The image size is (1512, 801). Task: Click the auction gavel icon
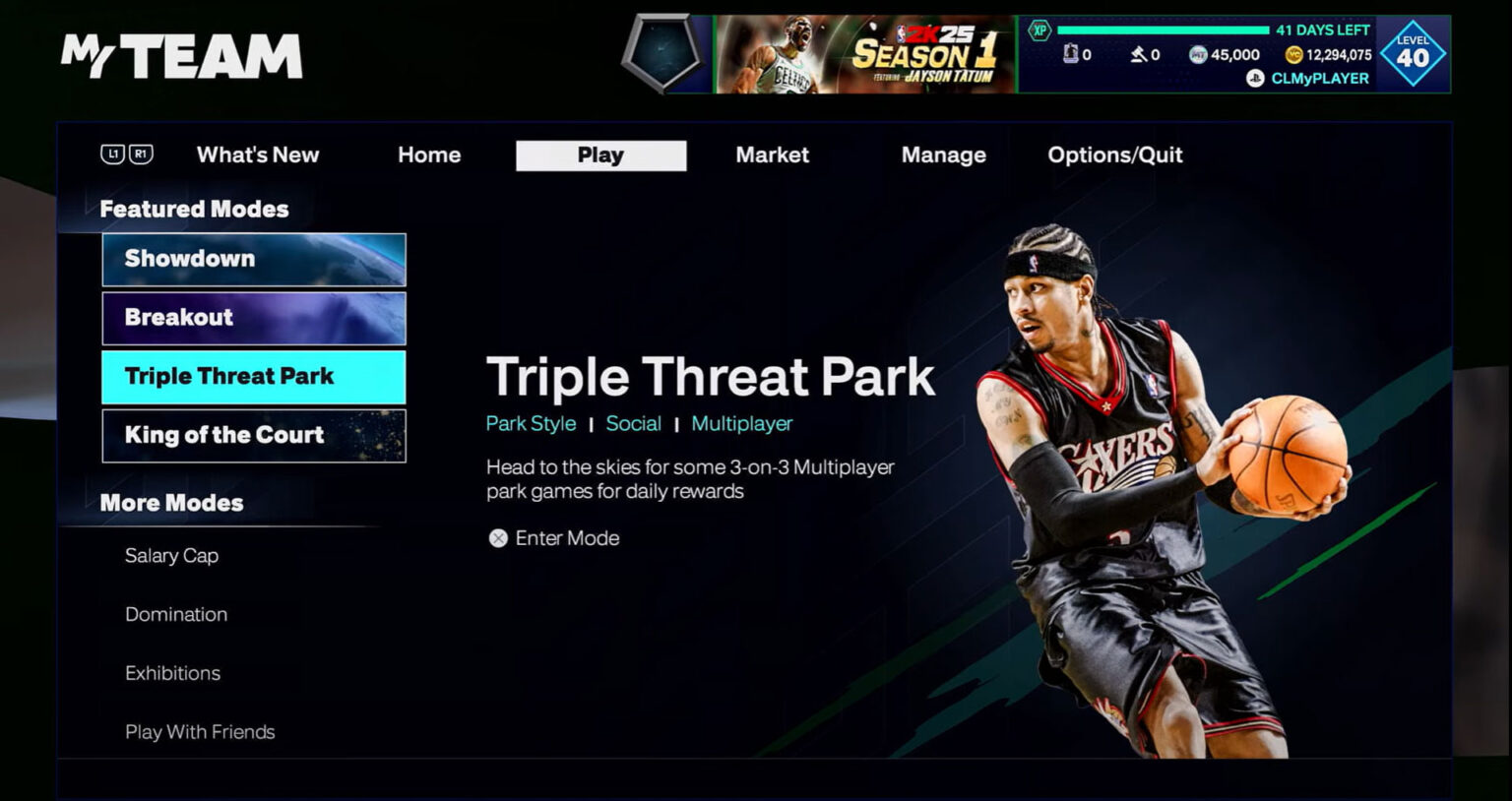coord(1140,54)
